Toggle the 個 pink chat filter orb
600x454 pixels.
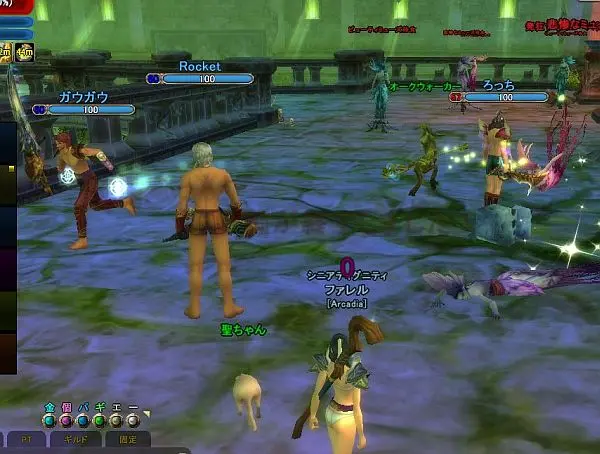tap(66, 421)
